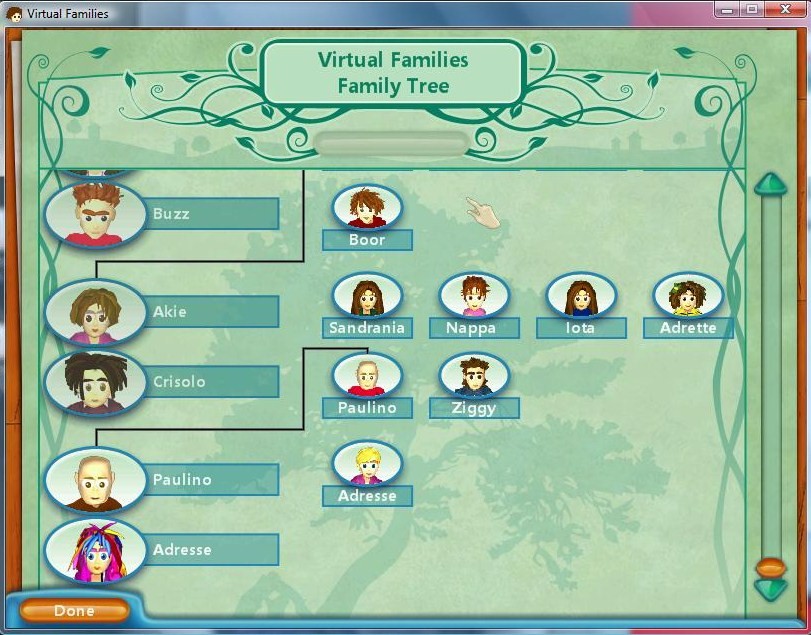Select the small Paulino child portrait
The height and width of the screenshot is (635, 811).
point(367,376)
